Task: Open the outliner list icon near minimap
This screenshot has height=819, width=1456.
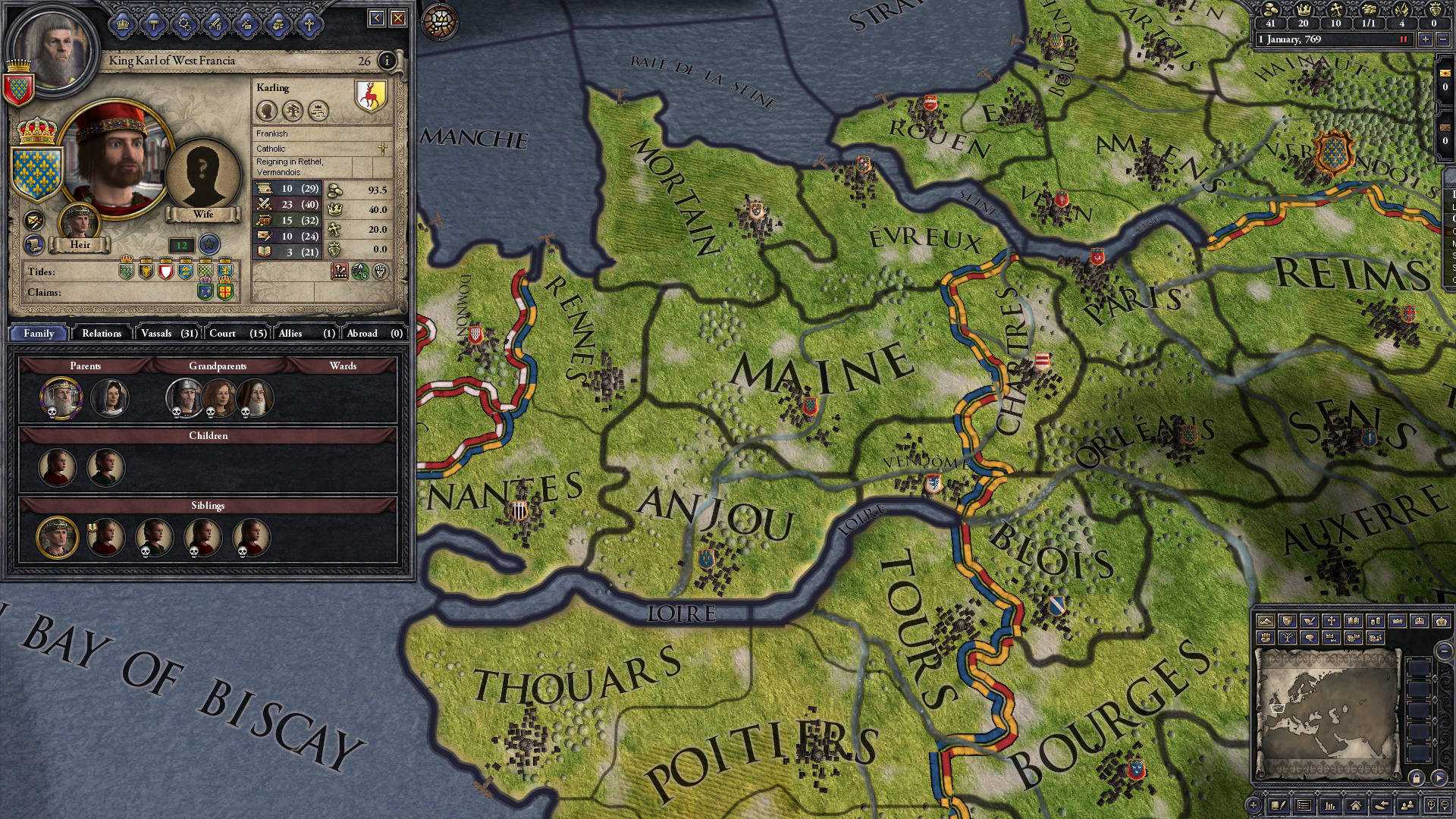Action: [1306, 805]
